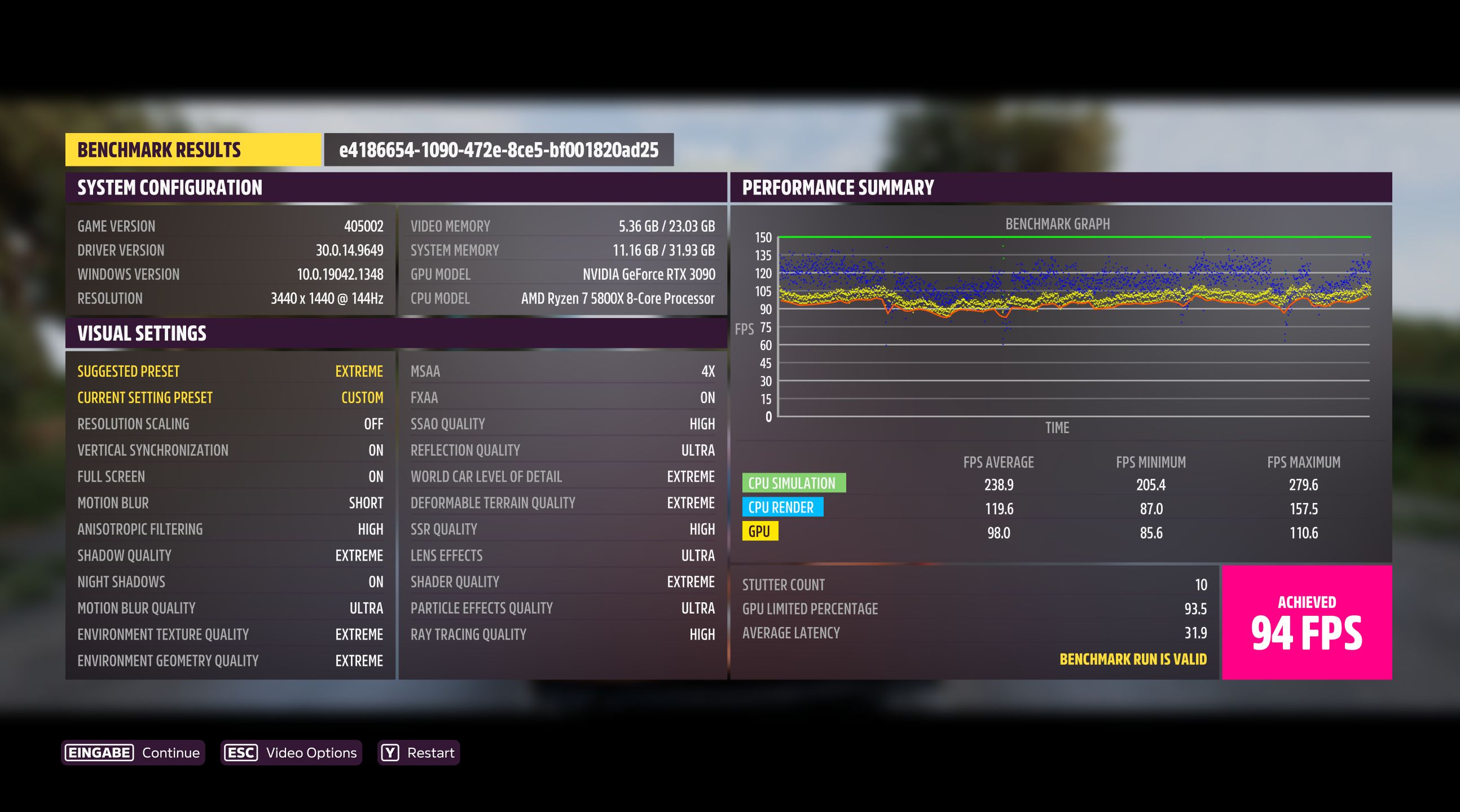Click the GPU yellow legend marker
Image resolution: width=1460 pixels, height=812 pixels.
[760, 532]
